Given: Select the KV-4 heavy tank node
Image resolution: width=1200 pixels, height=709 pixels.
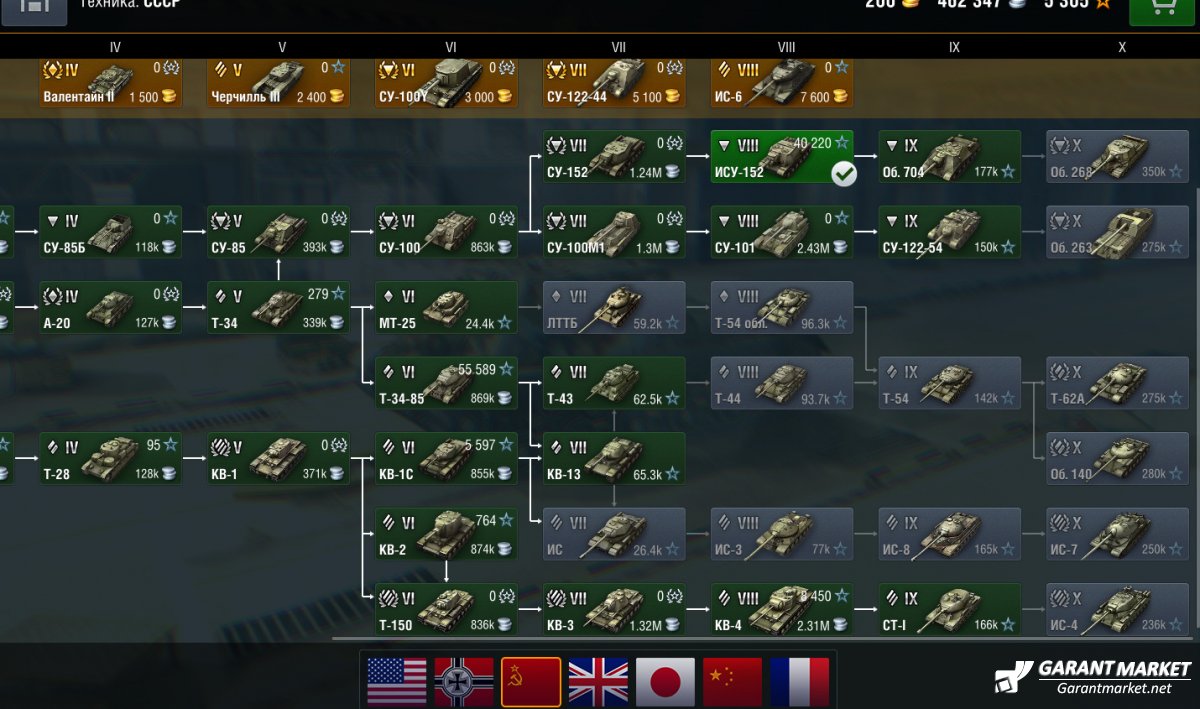Looking at the screenshot, I should (781, 609).
